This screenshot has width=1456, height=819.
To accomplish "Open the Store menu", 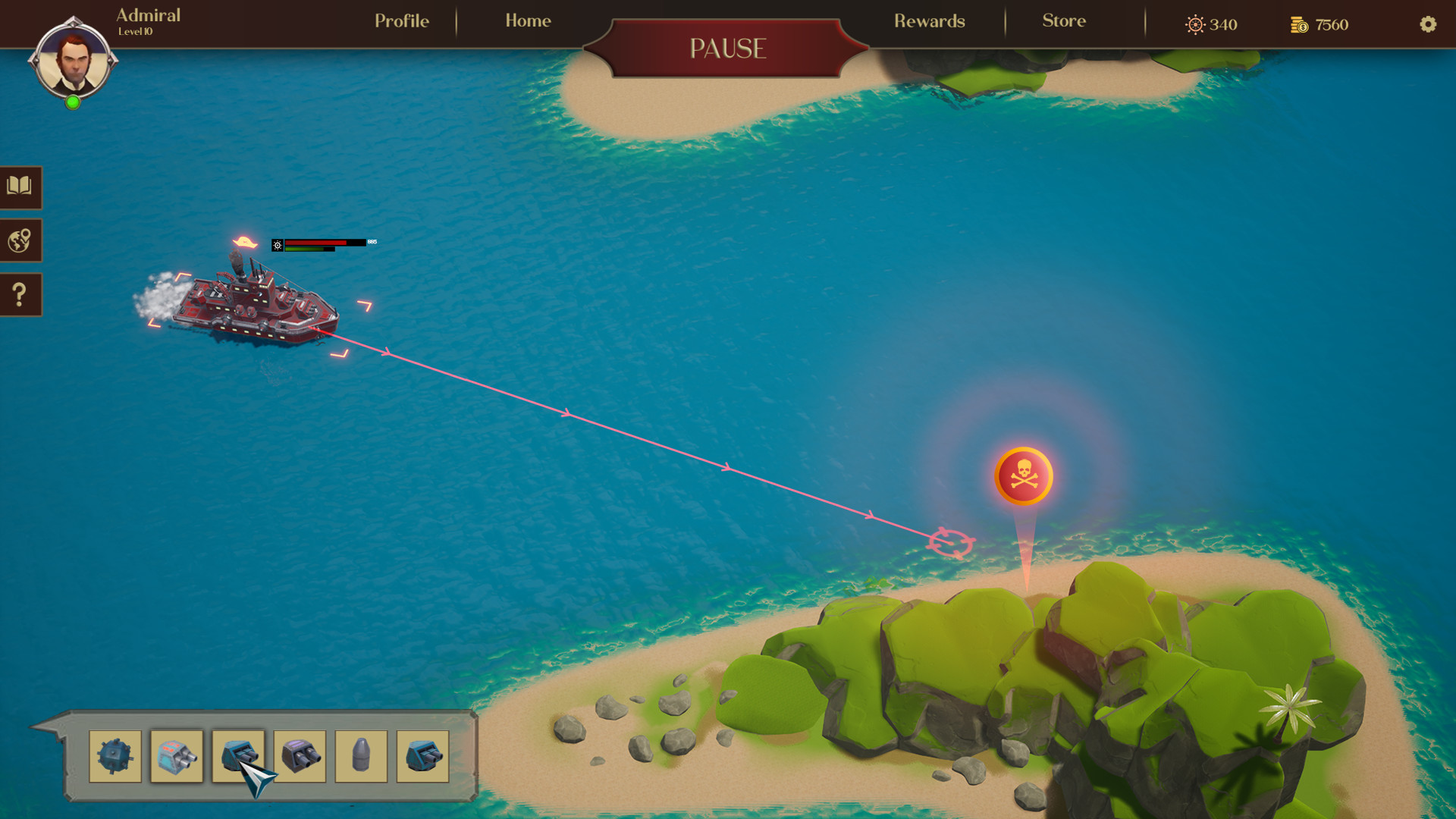I will pos(1063,21).
